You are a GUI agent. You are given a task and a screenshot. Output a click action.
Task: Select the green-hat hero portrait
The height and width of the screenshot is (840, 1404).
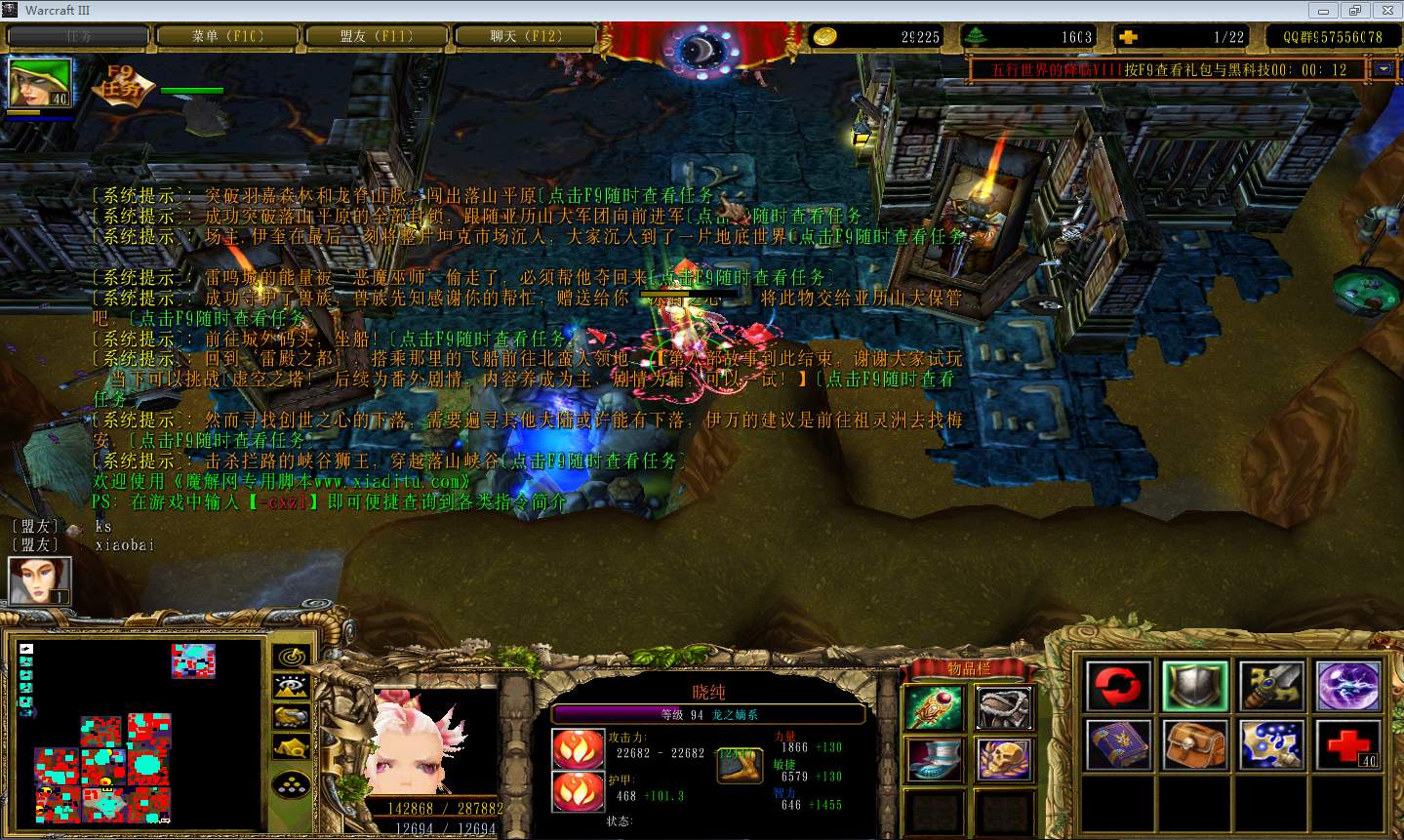click(39, 83)
